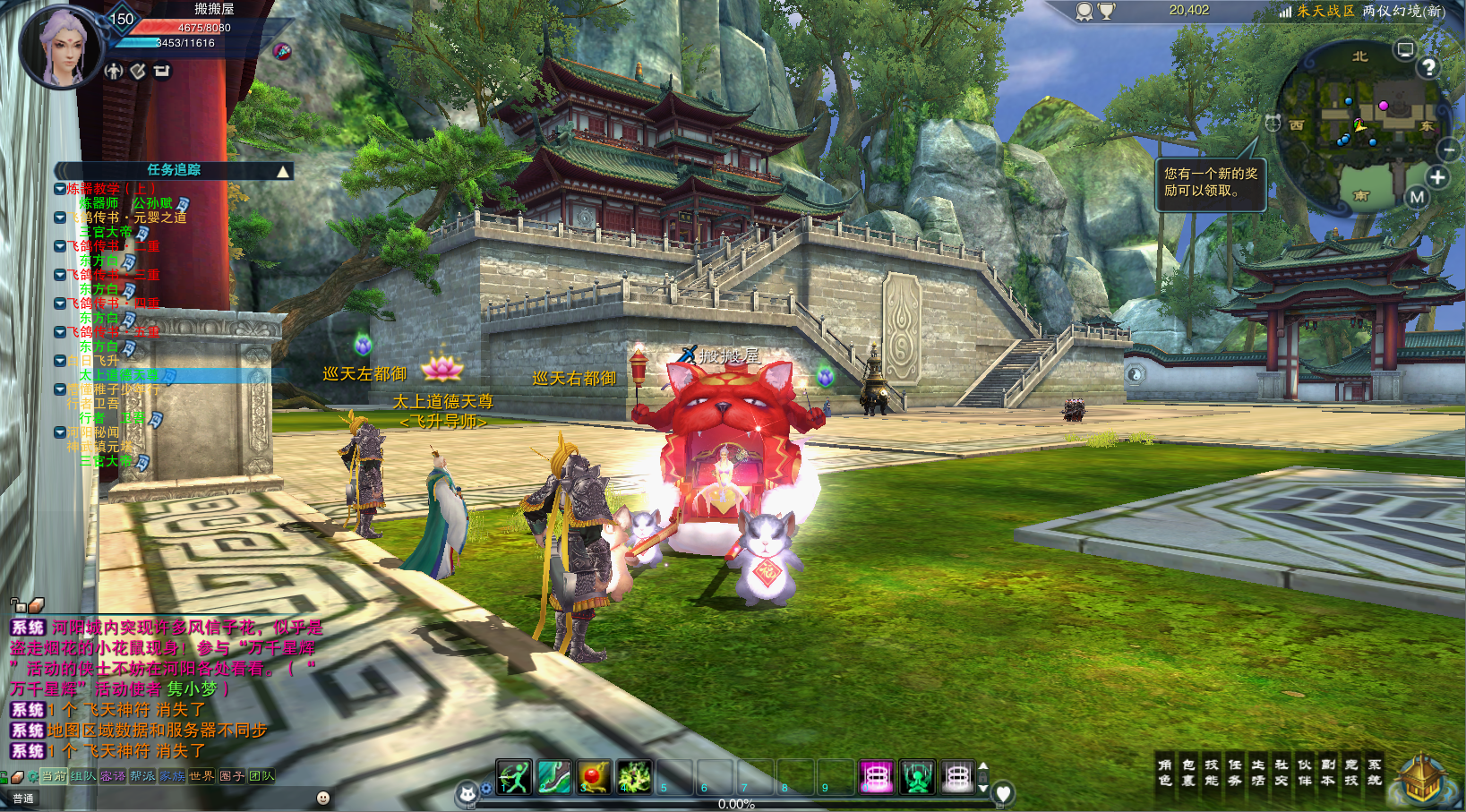Select the 帮派 guild chat tab
The width and height of the screenshot is (1466, 812).
point(142,776)
